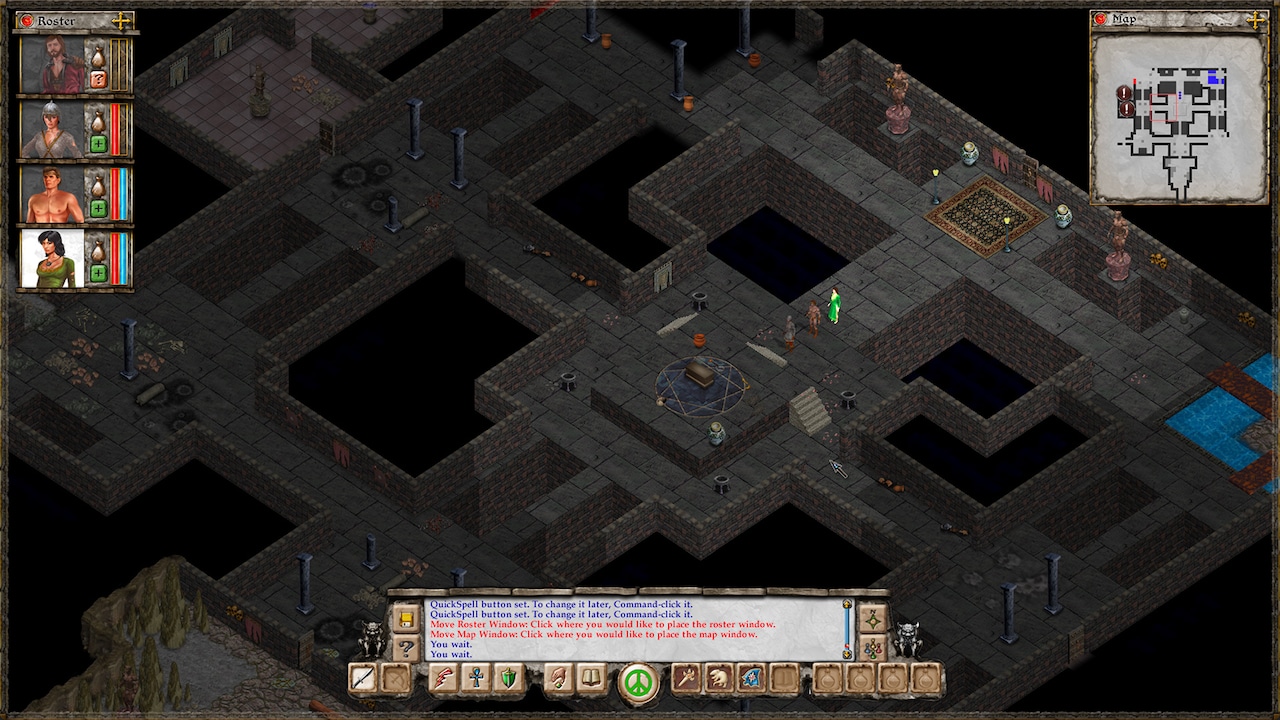
Task: Click the orange ? box on the first roster entry
Action: 98,80
